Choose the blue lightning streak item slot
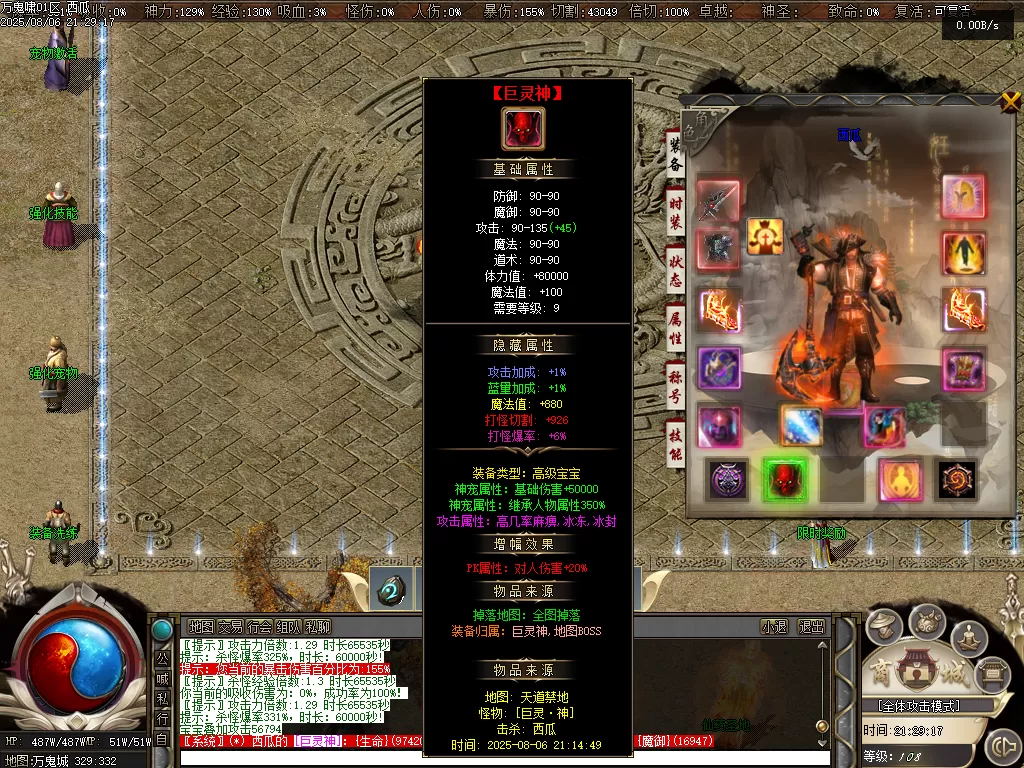 (x=802, y=425)
